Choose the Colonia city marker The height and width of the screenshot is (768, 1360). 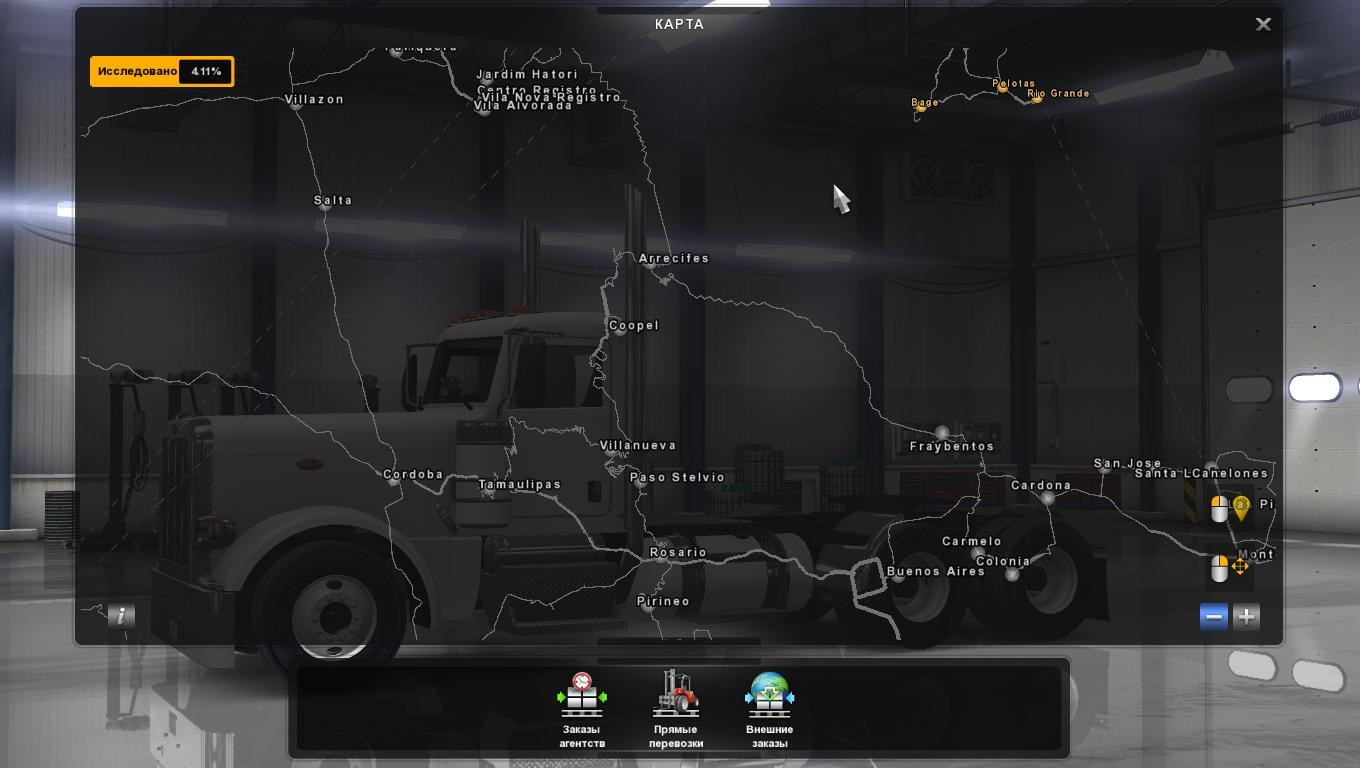click(x=1012, y=574)
